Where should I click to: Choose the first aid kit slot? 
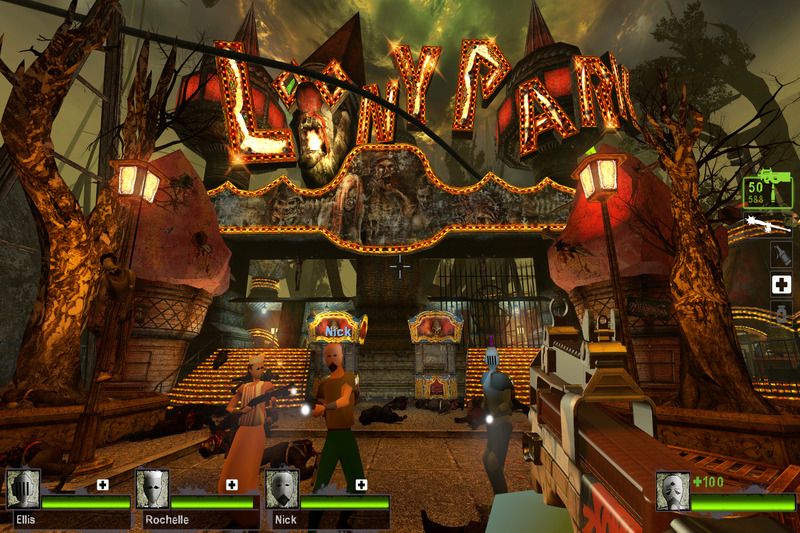781,285
